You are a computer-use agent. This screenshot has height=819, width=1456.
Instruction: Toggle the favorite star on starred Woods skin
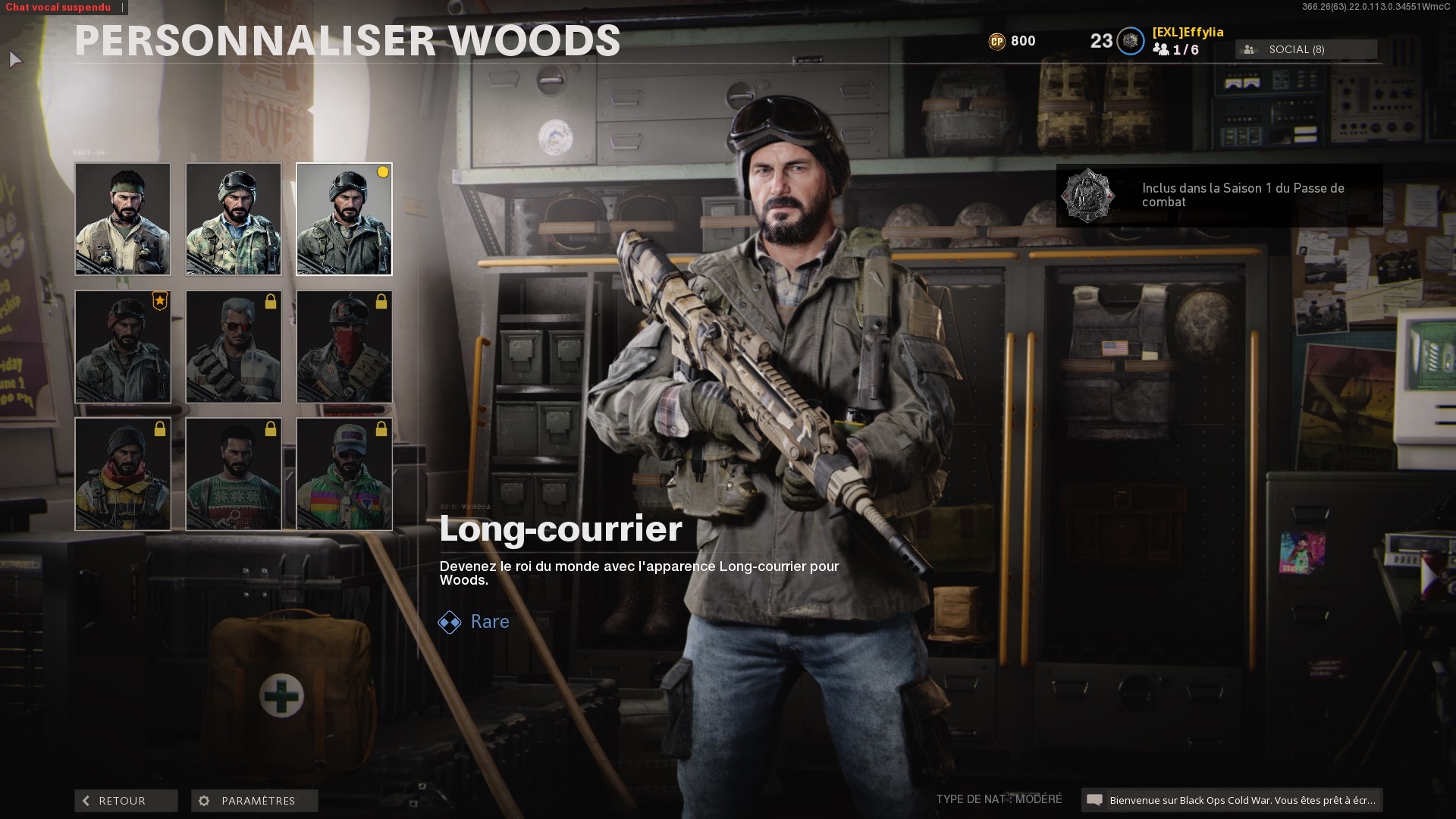[x=158, y=300]
